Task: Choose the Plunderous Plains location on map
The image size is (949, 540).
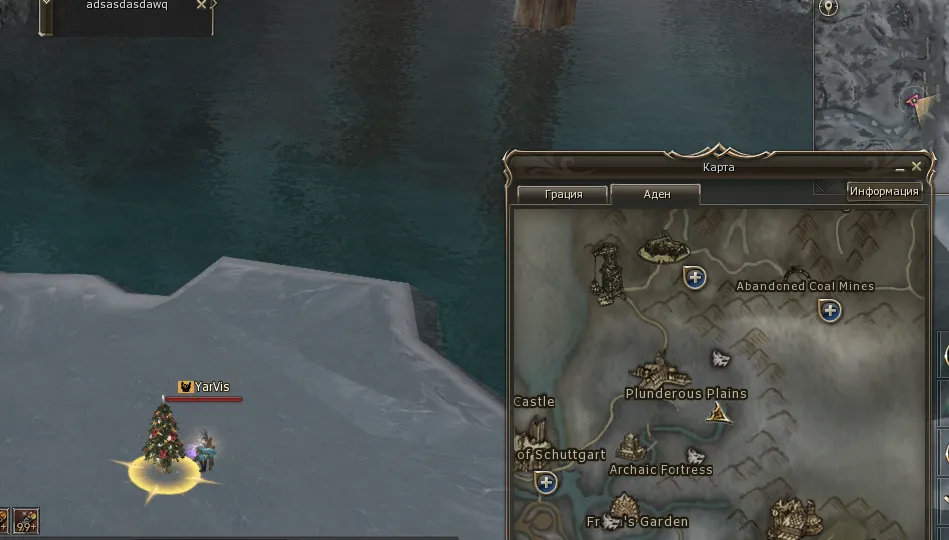Action: [x=685, y=393]
